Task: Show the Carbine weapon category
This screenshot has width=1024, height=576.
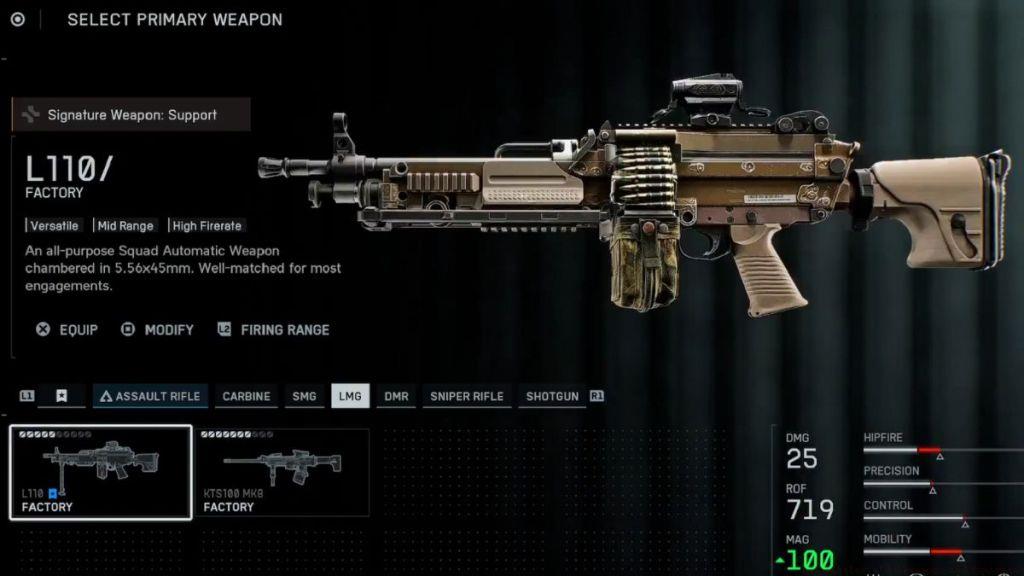Action: [x=246, y=396]
